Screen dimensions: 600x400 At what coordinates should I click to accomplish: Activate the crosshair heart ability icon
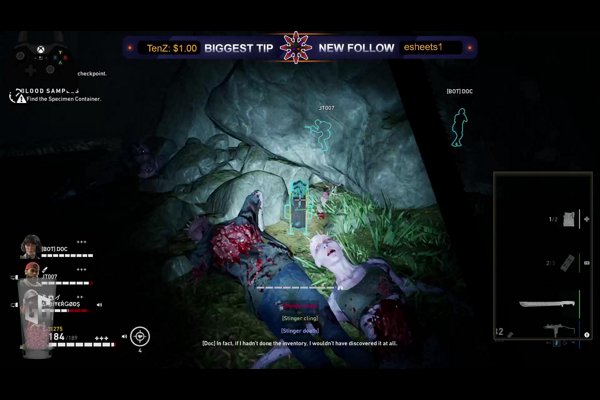(x=140, y=335)
